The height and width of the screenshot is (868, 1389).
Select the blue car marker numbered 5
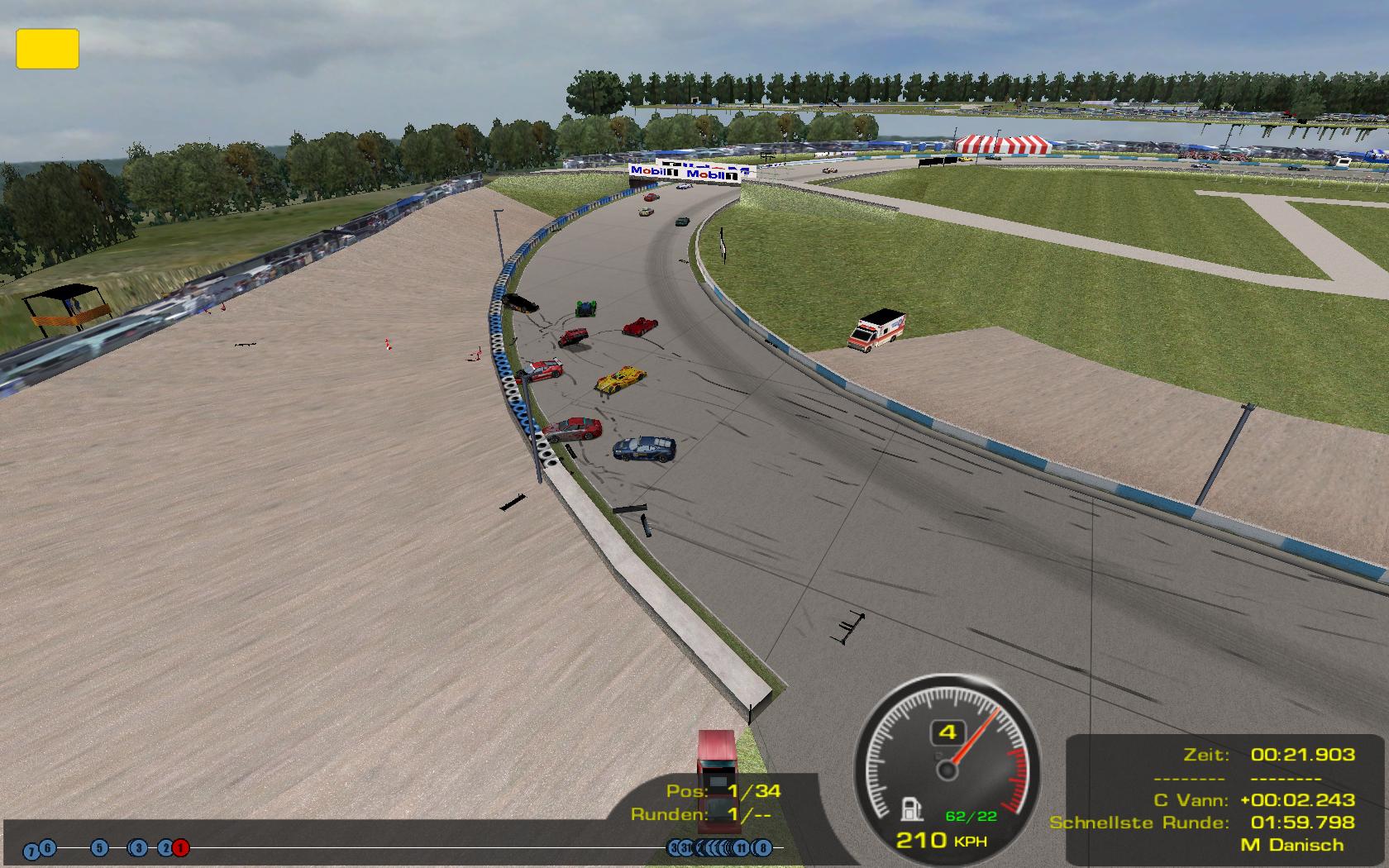pos(99,847)
